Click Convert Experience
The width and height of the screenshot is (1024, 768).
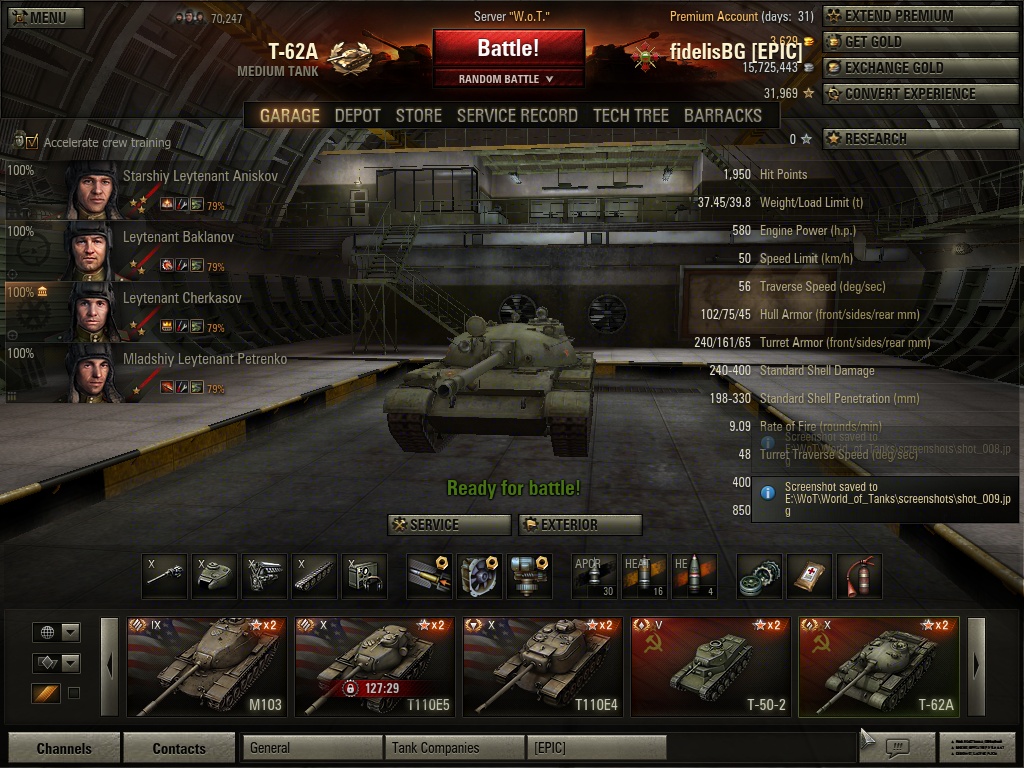[x=921, y=94]
